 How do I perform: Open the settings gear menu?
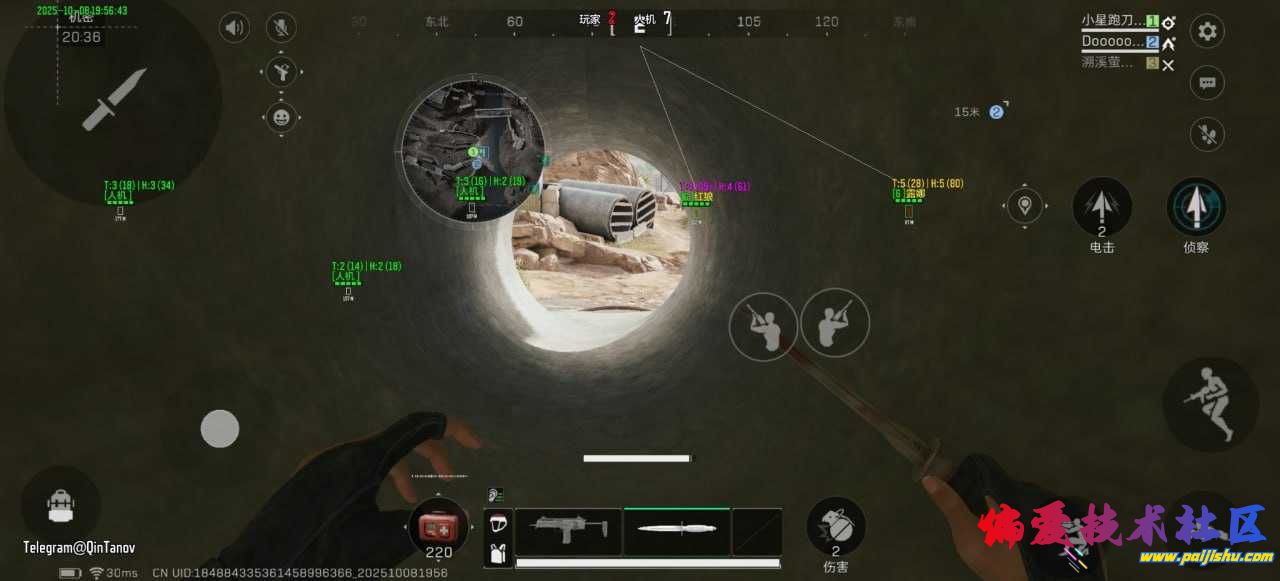[x=1207, y=31]
